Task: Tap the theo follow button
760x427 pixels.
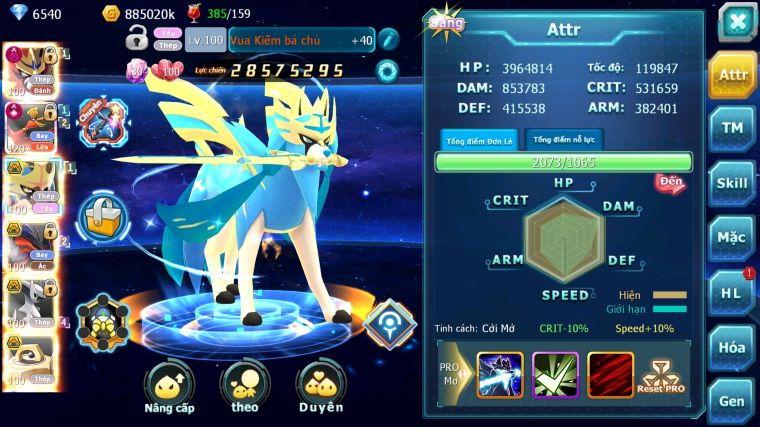Action: (x=245, y=388)
